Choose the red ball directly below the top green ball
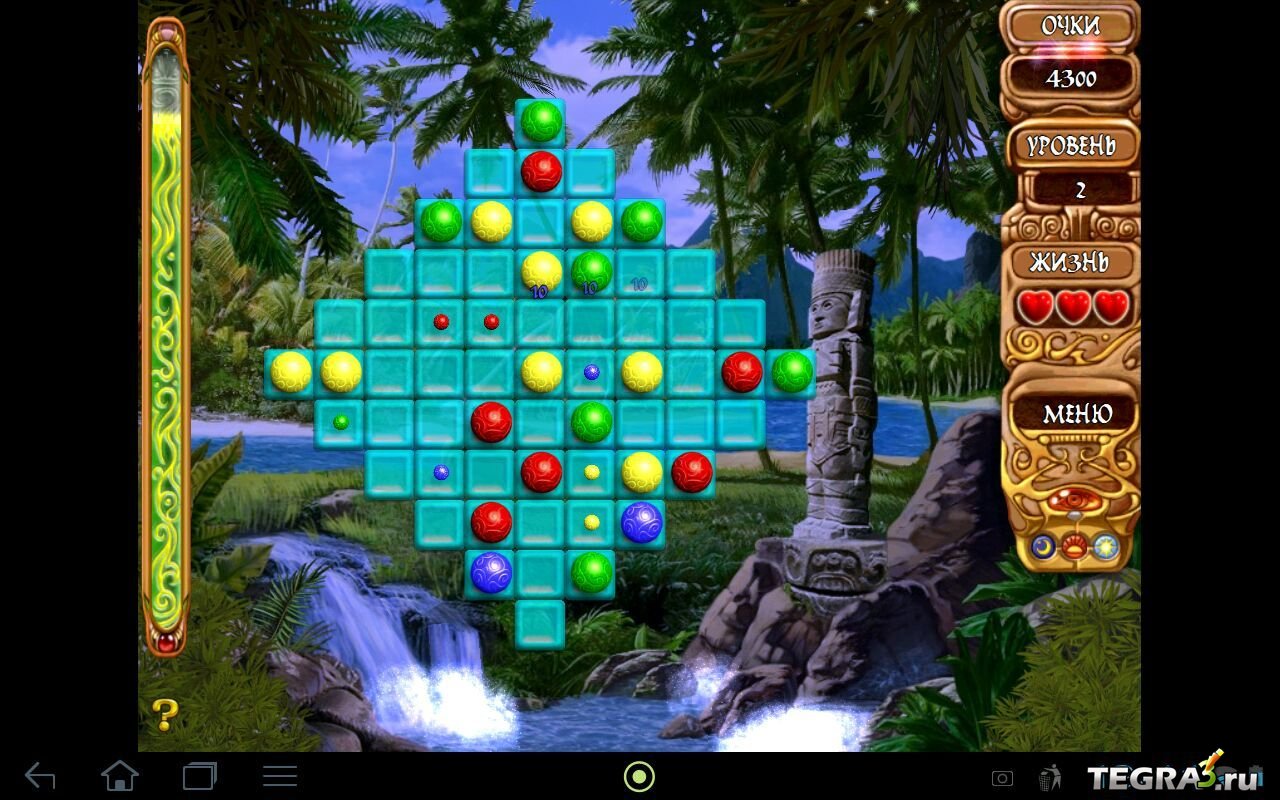The image size is (1280, 800). click(x=541, y=171)
